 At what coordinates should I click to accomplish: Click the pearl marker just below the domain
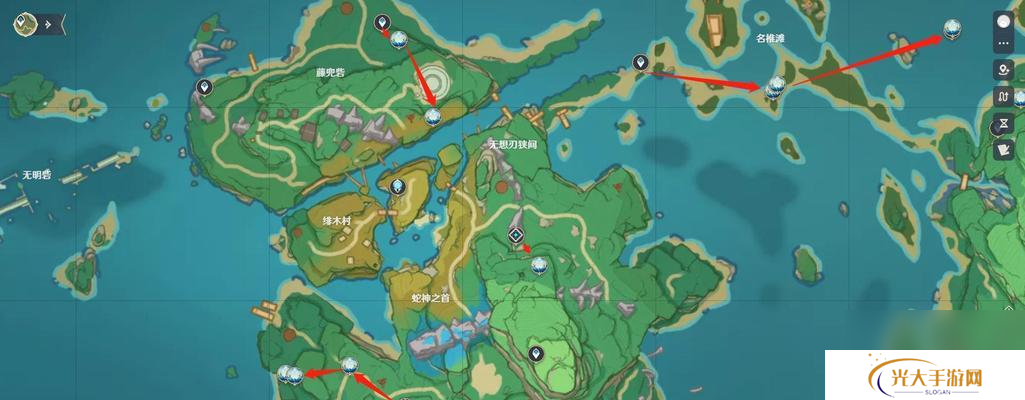pos(539,264)
